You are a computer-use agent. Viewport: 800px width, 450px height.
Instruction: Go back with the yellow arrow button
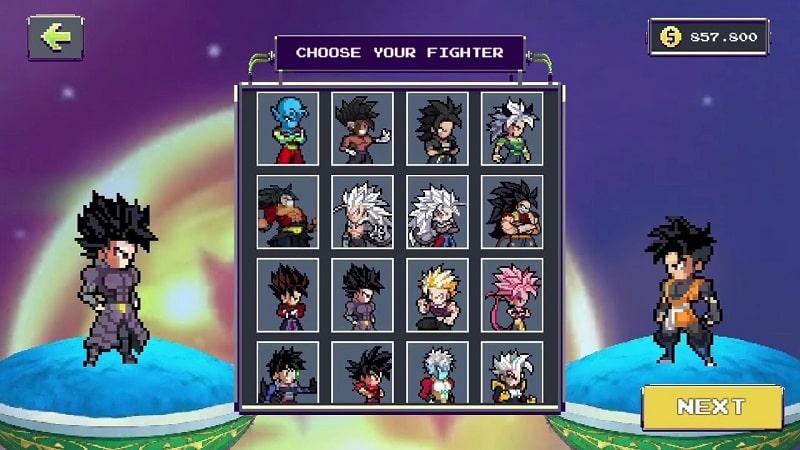coord(55,37)
